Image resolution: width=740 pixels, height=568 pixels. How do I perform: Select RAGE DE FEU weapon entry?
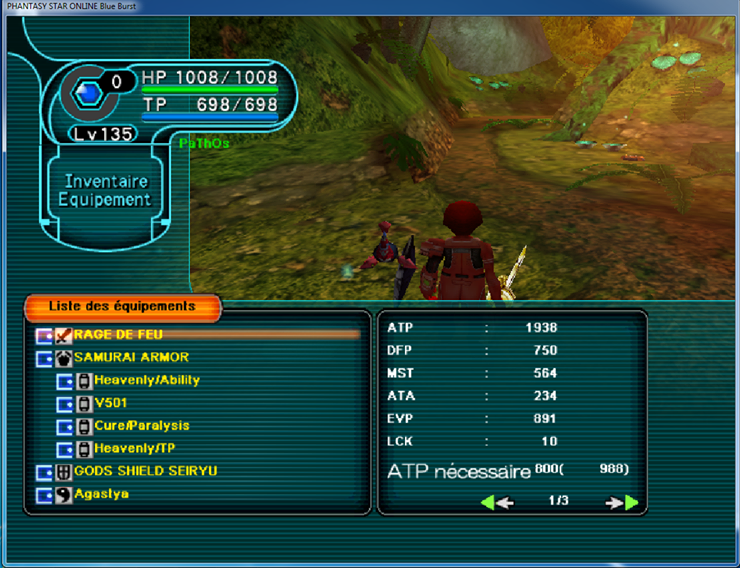pos(118,334)
